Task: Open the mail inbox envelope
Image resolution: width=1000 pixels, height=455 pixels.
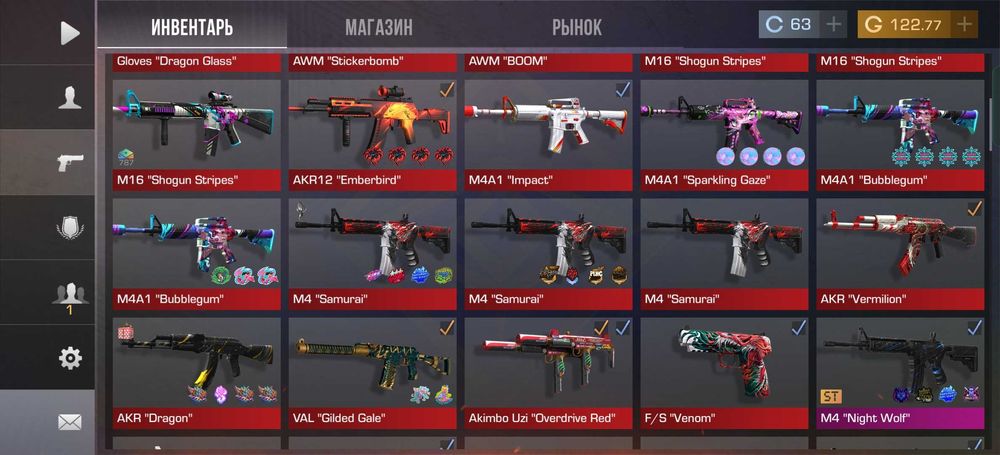Action: (69, 422)
